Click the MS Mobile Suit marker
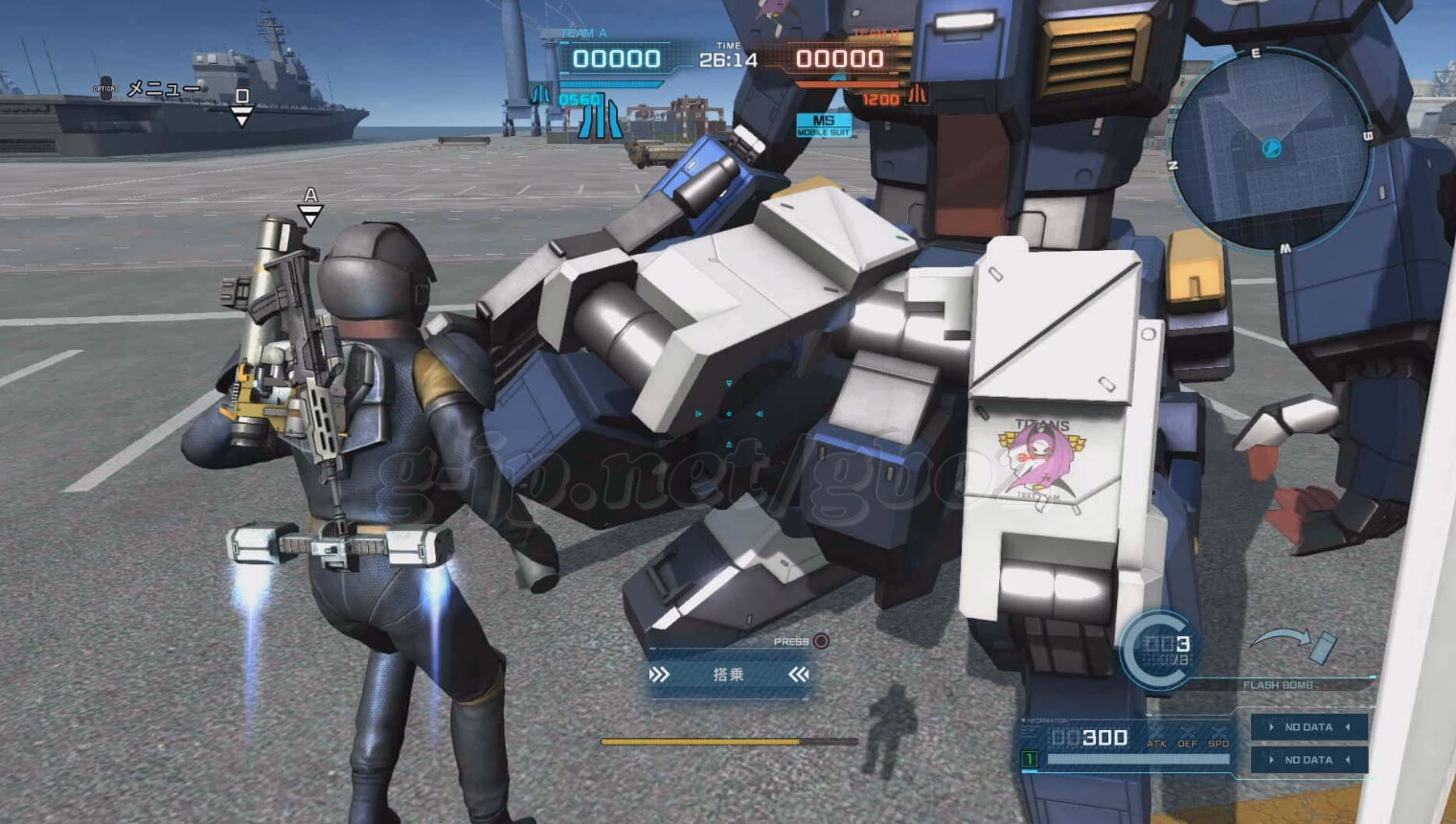 tap(823, 125)
